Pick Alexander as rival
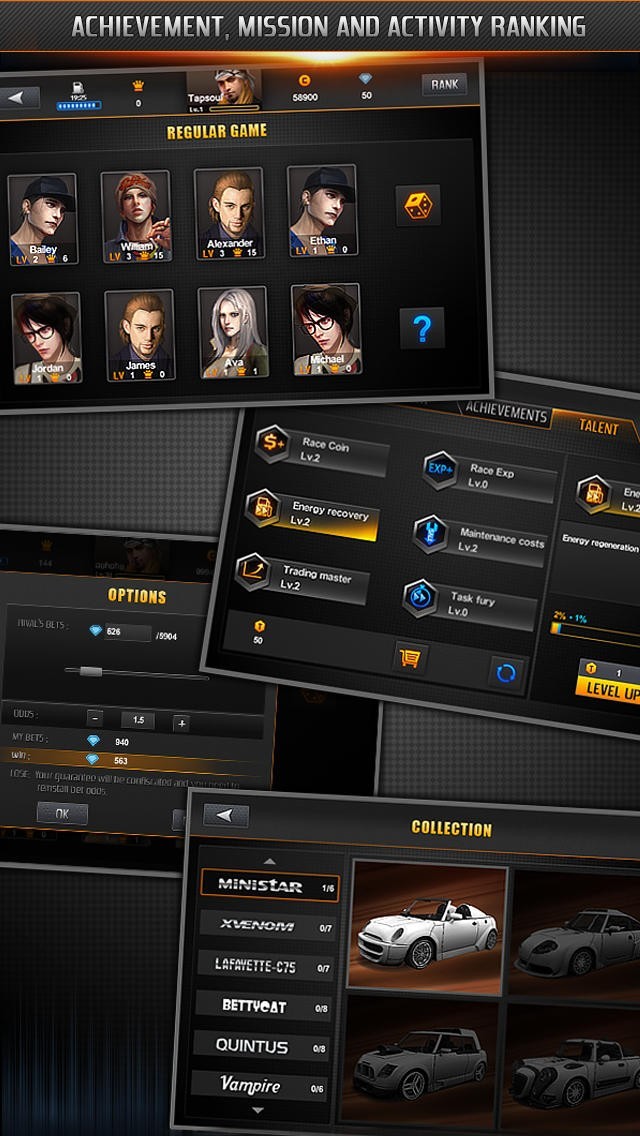Image resolution: width=640 pixels, height=1136 pixels. click(229, 214)
